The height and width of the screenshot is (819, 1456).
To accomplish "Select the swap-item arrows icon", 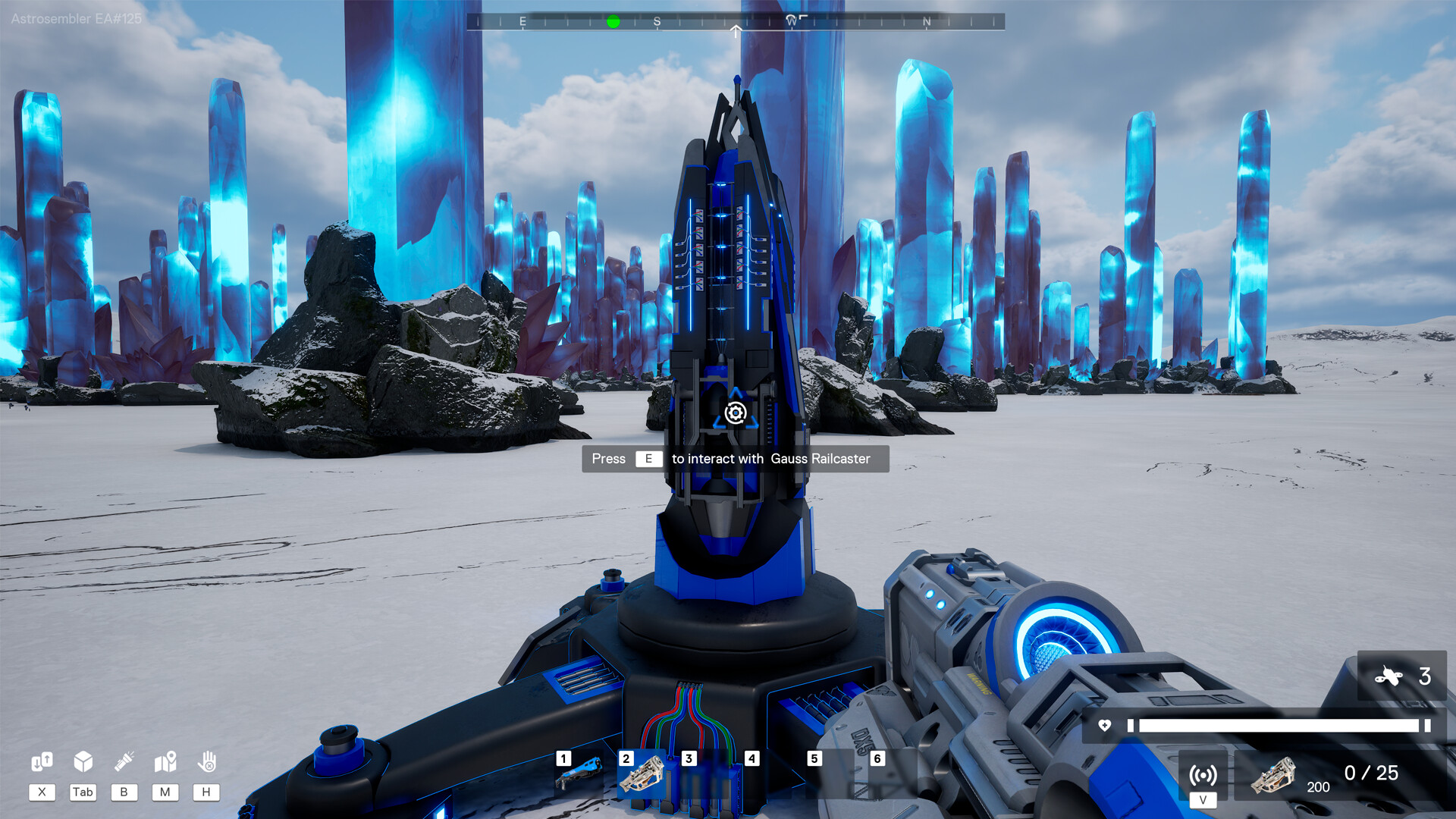I will tap(42, 760).
